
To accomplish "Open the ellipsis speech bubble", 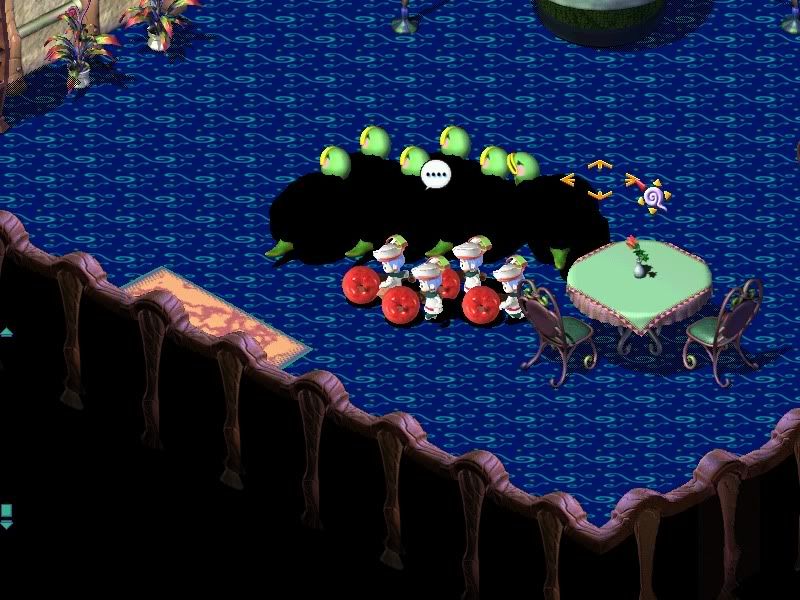I will coord(435,176).
